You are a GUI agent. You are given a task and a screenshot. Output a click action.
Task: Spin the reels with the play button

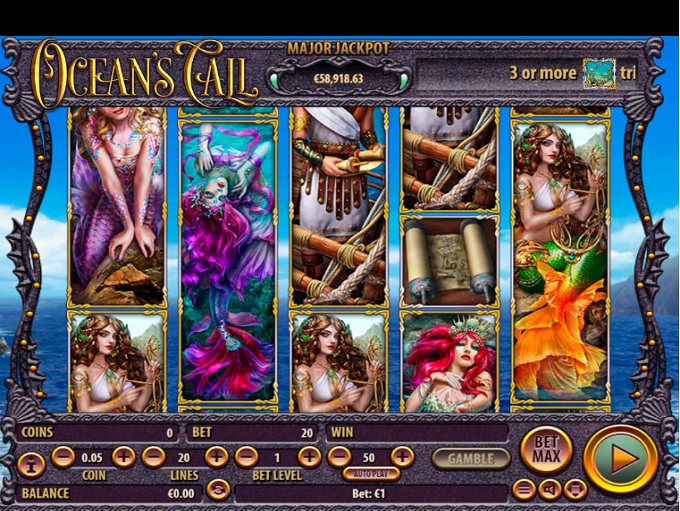point(621,458)
